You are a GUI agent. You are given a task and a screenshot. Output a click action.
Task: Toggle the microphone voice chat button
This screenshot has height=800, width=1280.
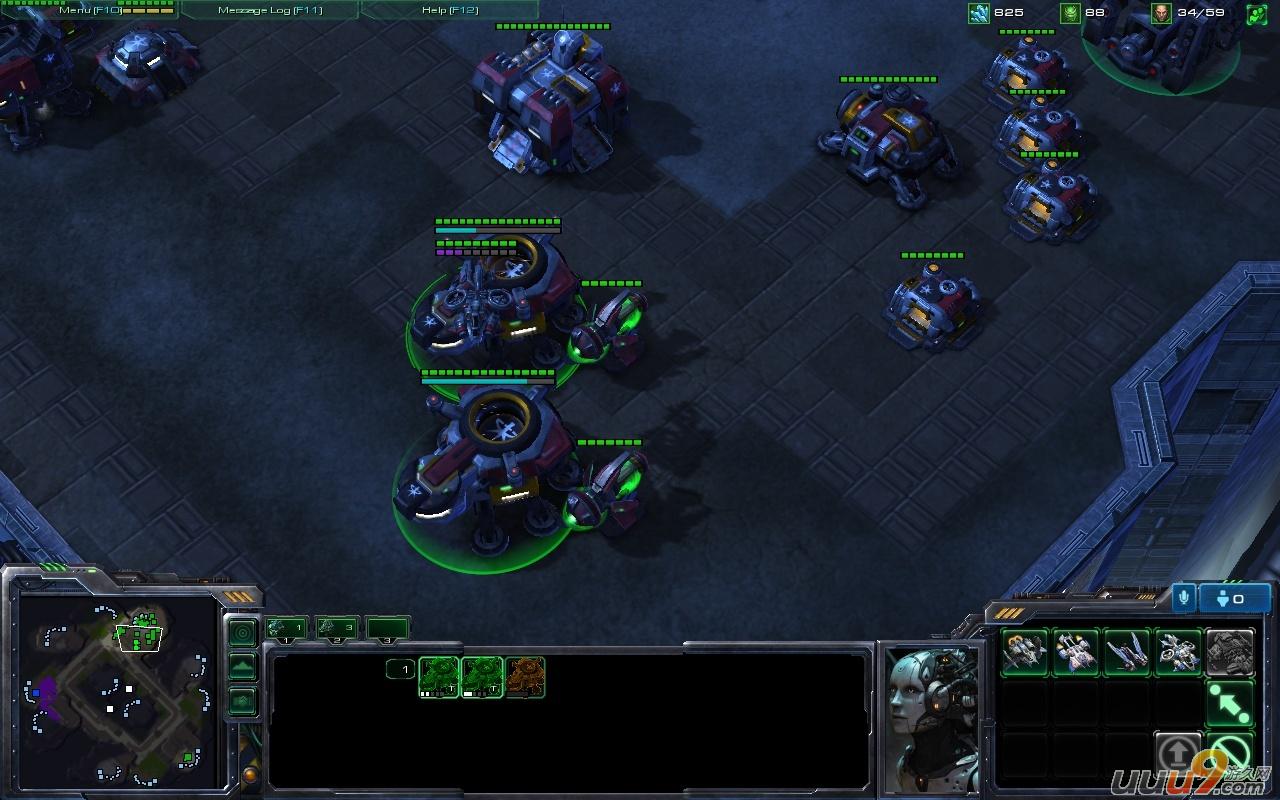point(1184,598)
